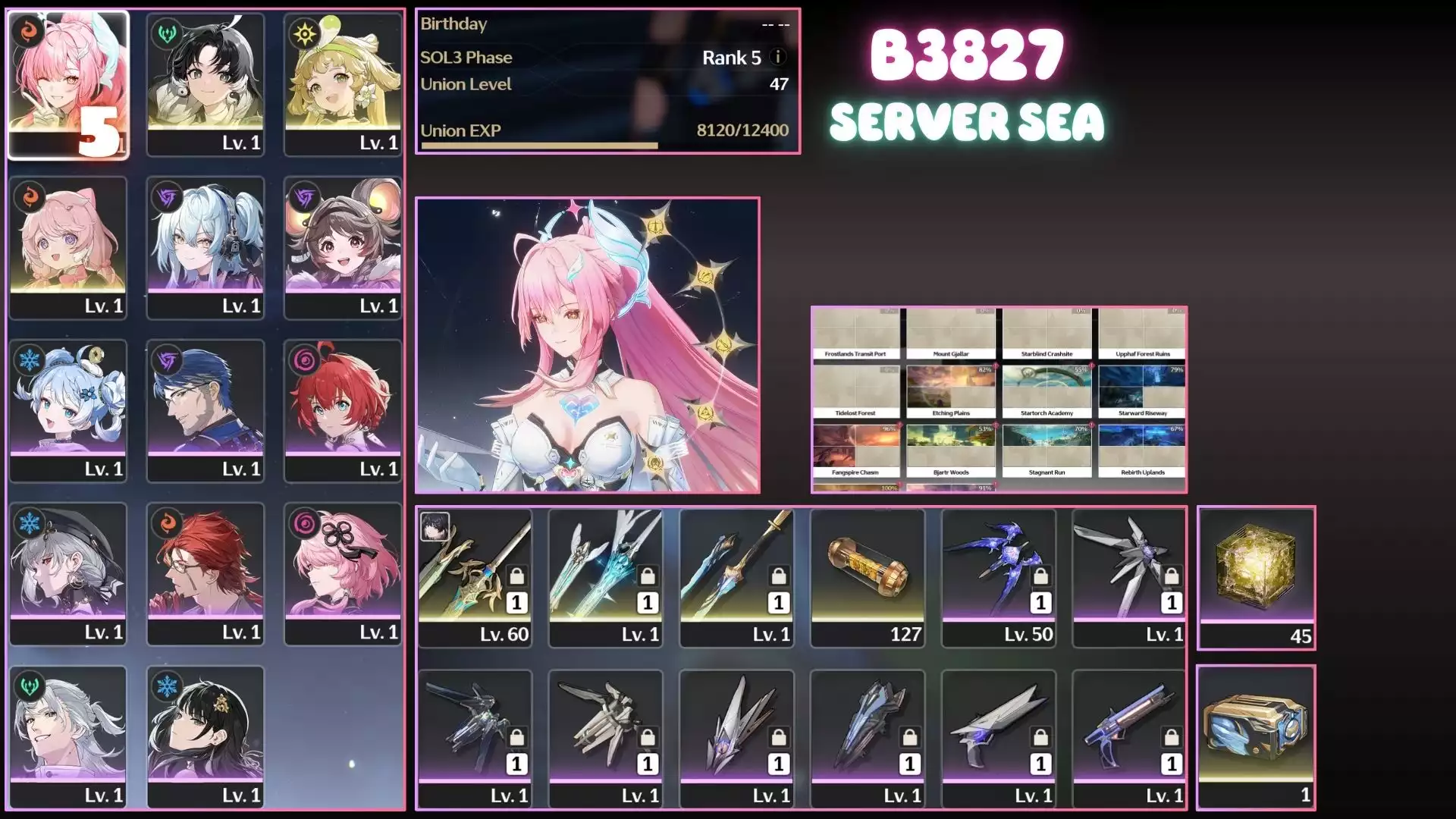Select the blue and gold chest item
Screen dimensions: 1456x819
[1256, 737]
